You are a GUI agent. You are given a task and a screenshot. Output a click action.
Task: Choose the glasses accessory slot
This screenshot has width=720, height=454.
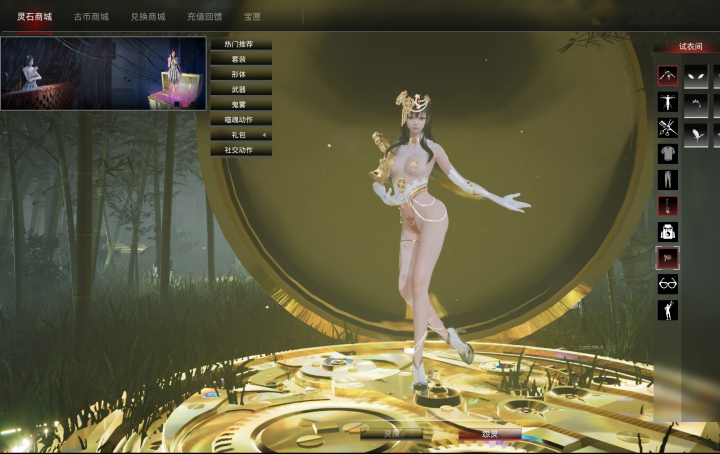point(667,284)
